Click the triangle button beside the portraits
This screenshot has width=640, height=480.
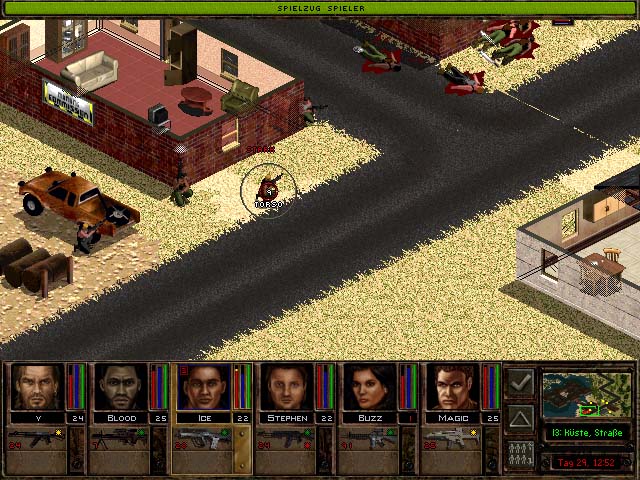pos(520,417)
